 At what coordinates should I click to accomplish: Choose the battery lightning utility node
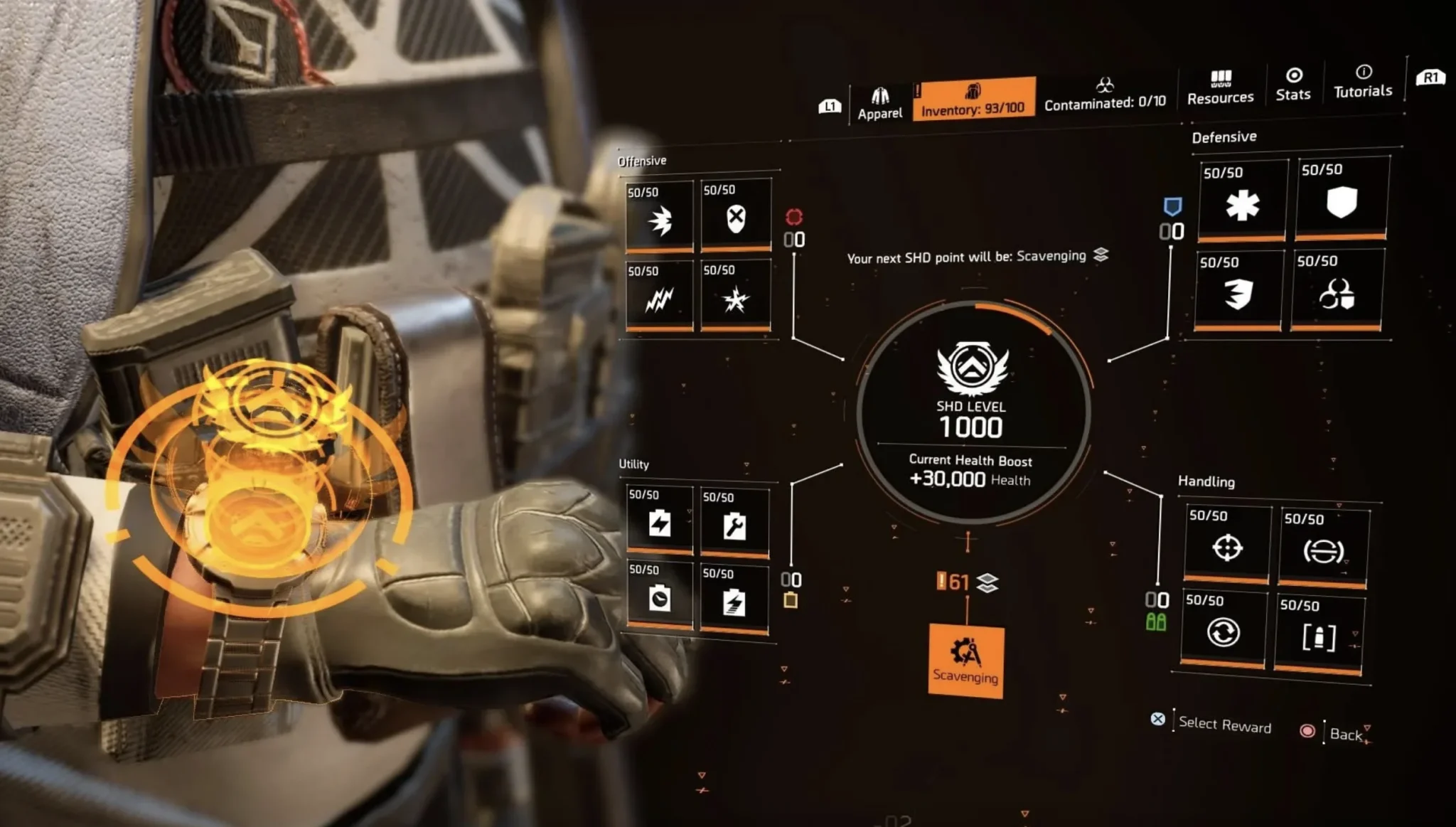point(660,521)
